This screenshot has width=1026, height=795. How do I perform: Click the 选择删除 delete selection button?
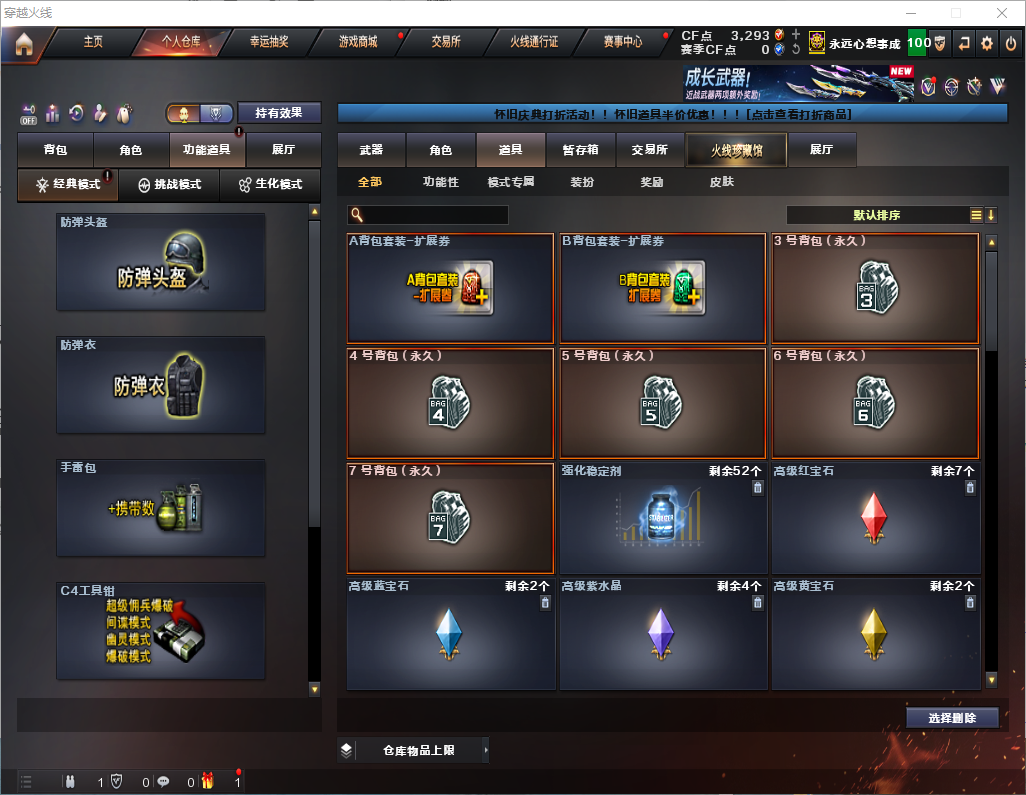(952, 718)
